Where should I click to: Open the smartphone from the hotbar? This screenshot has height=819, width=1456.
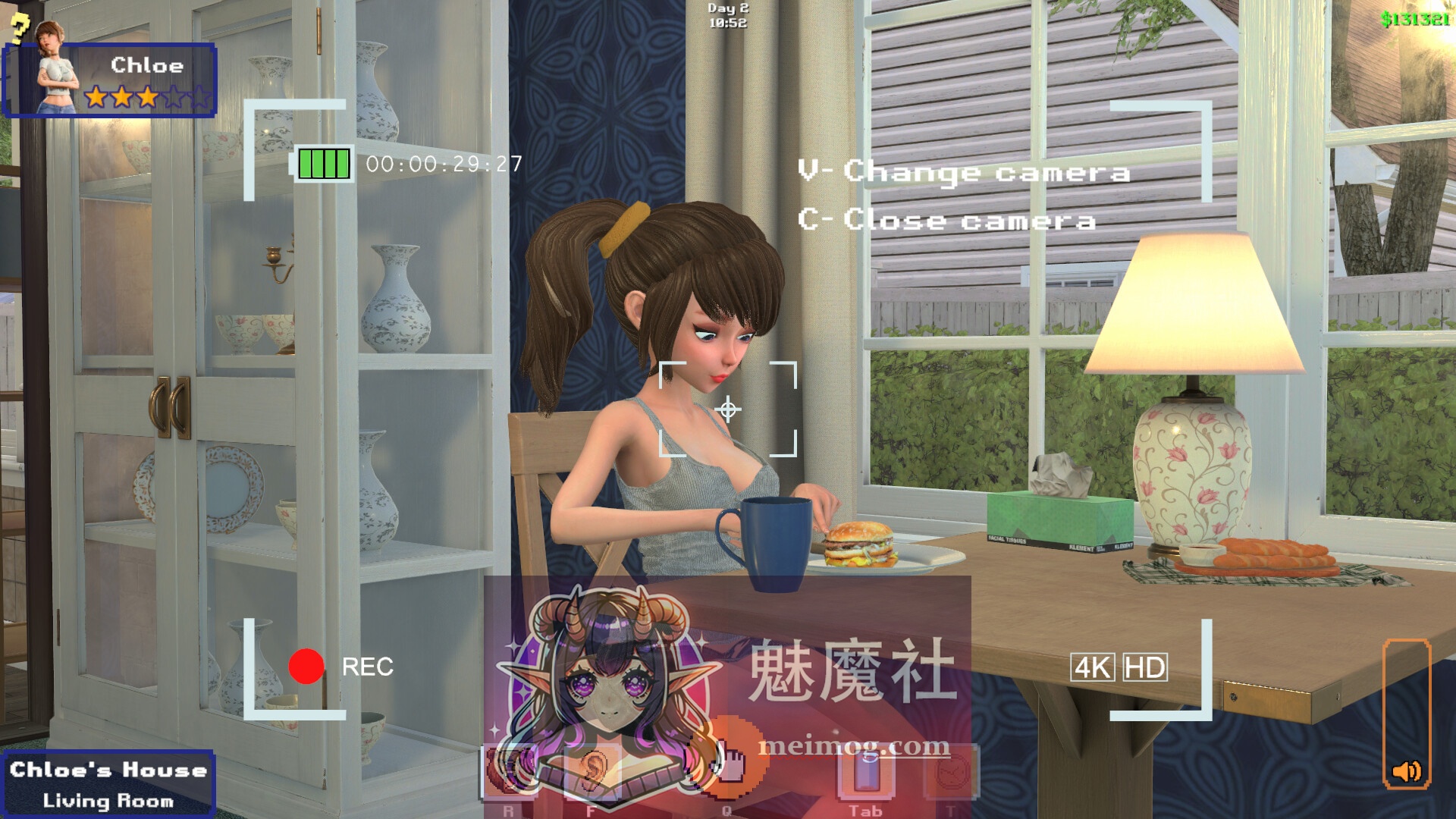click(x=866, y=771)
